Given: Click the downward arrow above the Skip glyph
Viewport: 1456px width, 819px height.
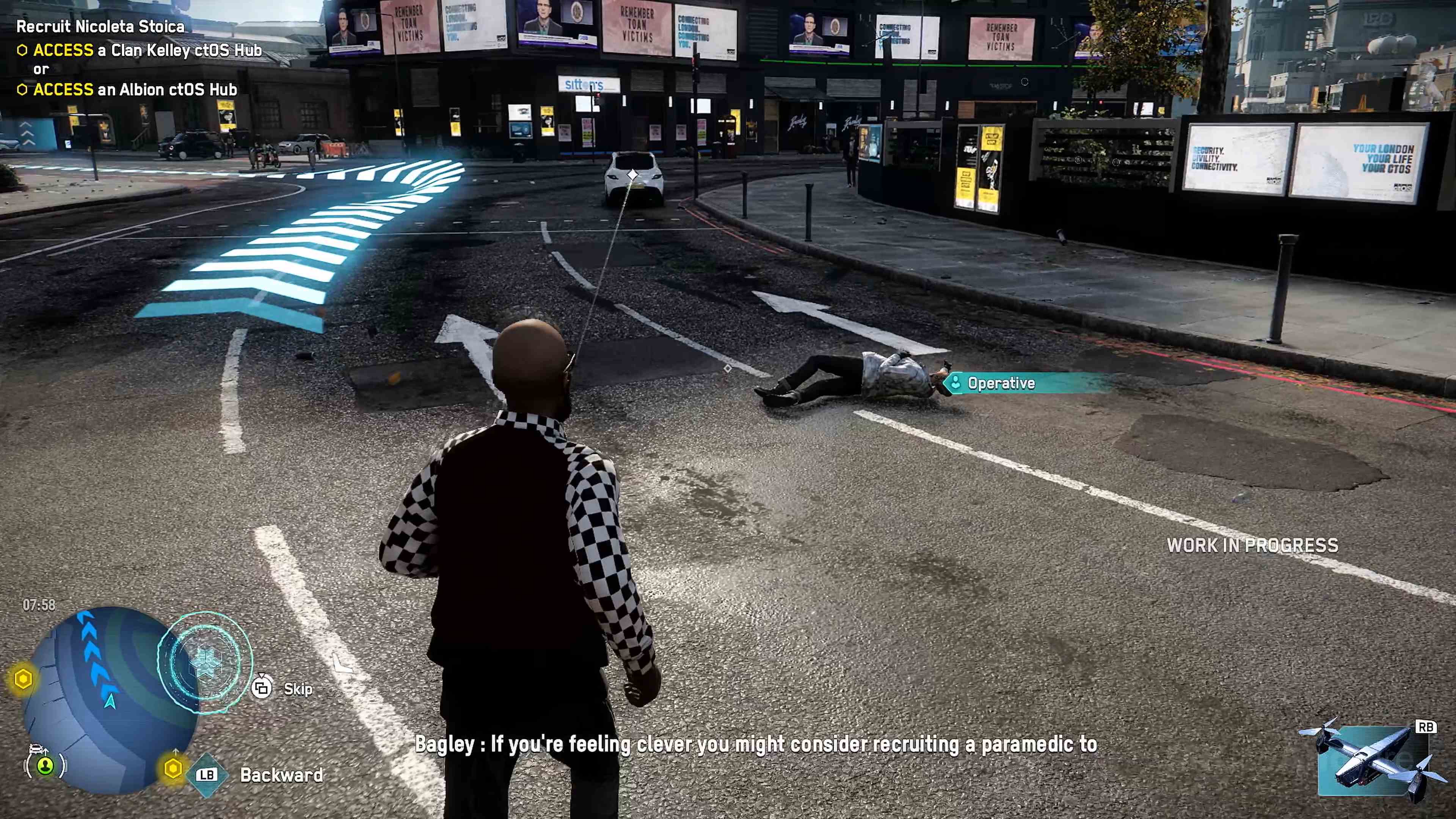Looking at the screenshot, I should click(262, 676).
